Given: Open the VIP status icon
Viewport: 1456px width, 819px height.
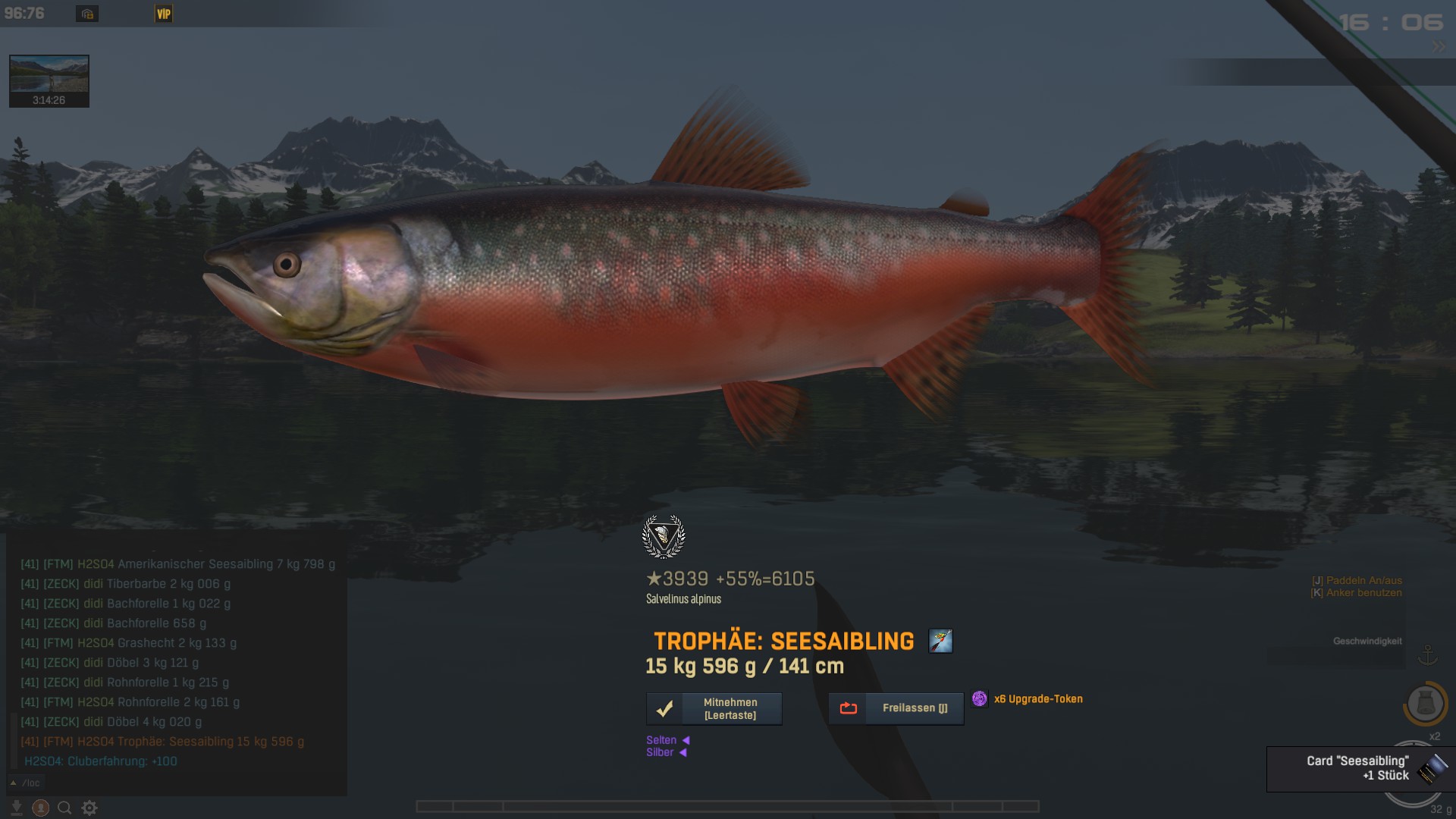Looking at the screenshot, I should point(164,14).
